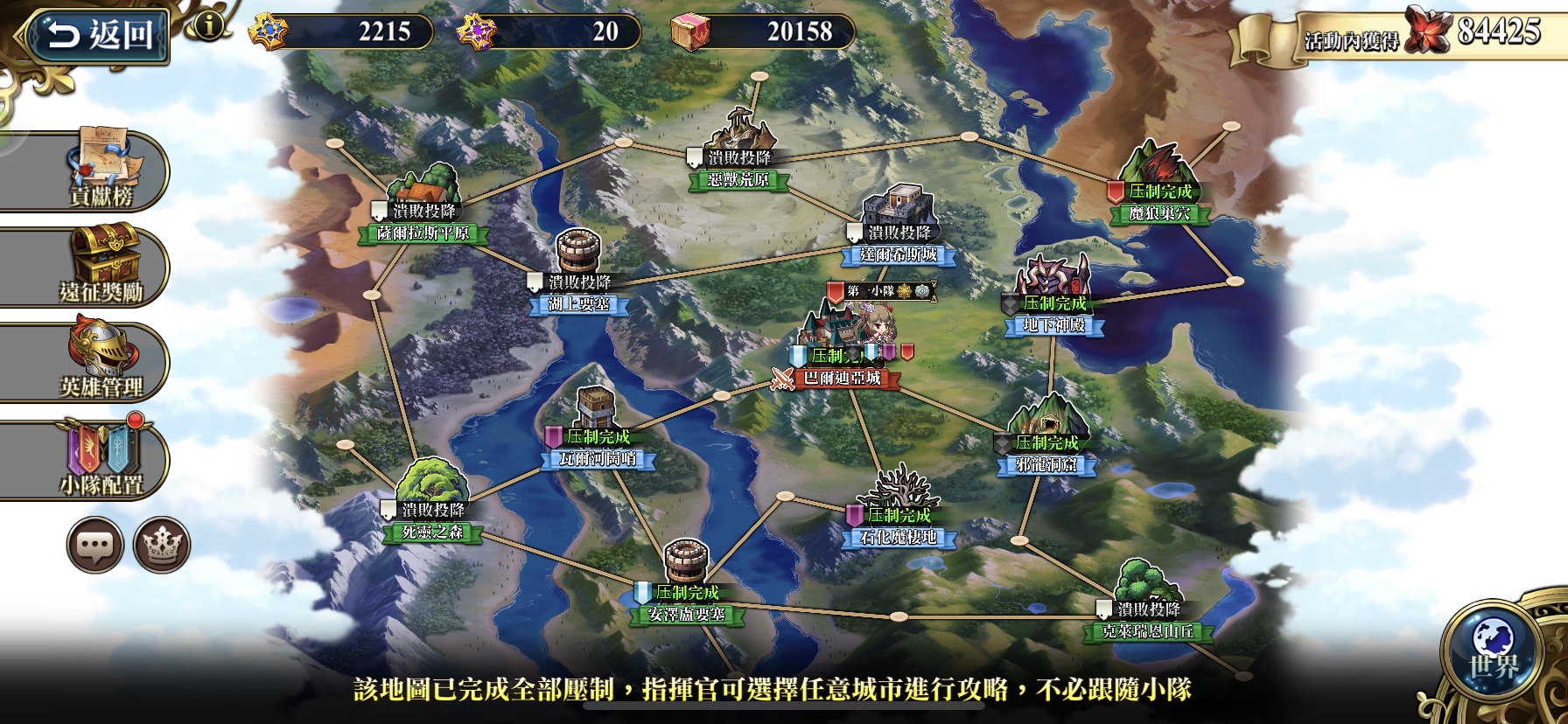Choose the 湖上要塞 fortress node
Viewport: 1568px width, 724px height.
578,303
